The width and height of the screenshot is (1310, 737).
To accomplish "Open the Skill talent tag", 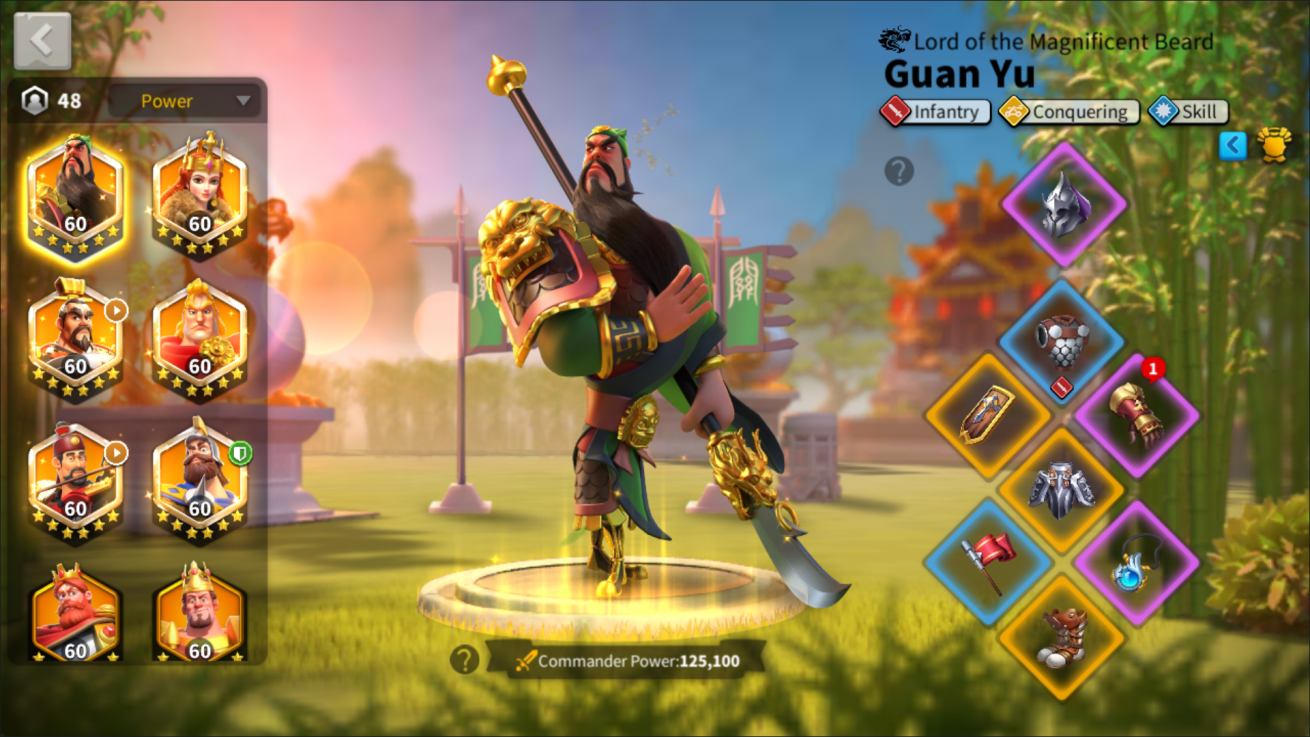I will 1187,111.
